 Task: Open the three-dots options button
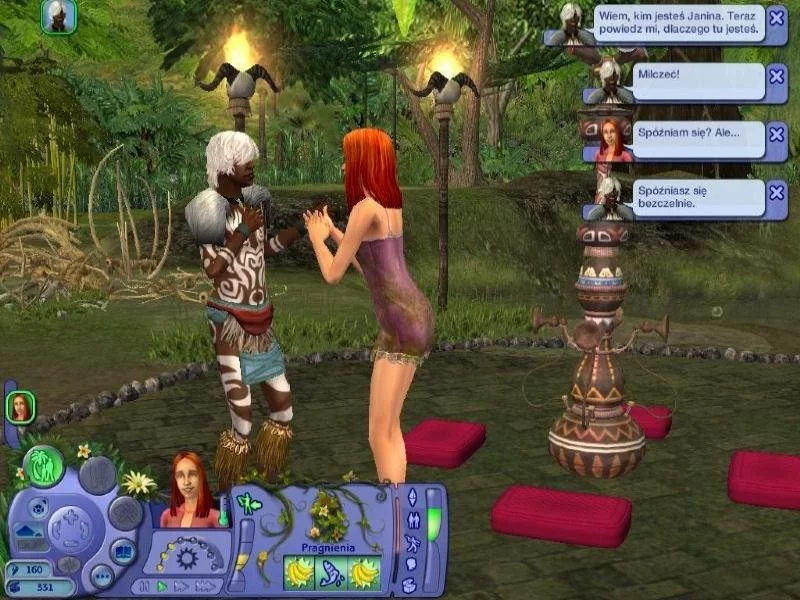101,575
